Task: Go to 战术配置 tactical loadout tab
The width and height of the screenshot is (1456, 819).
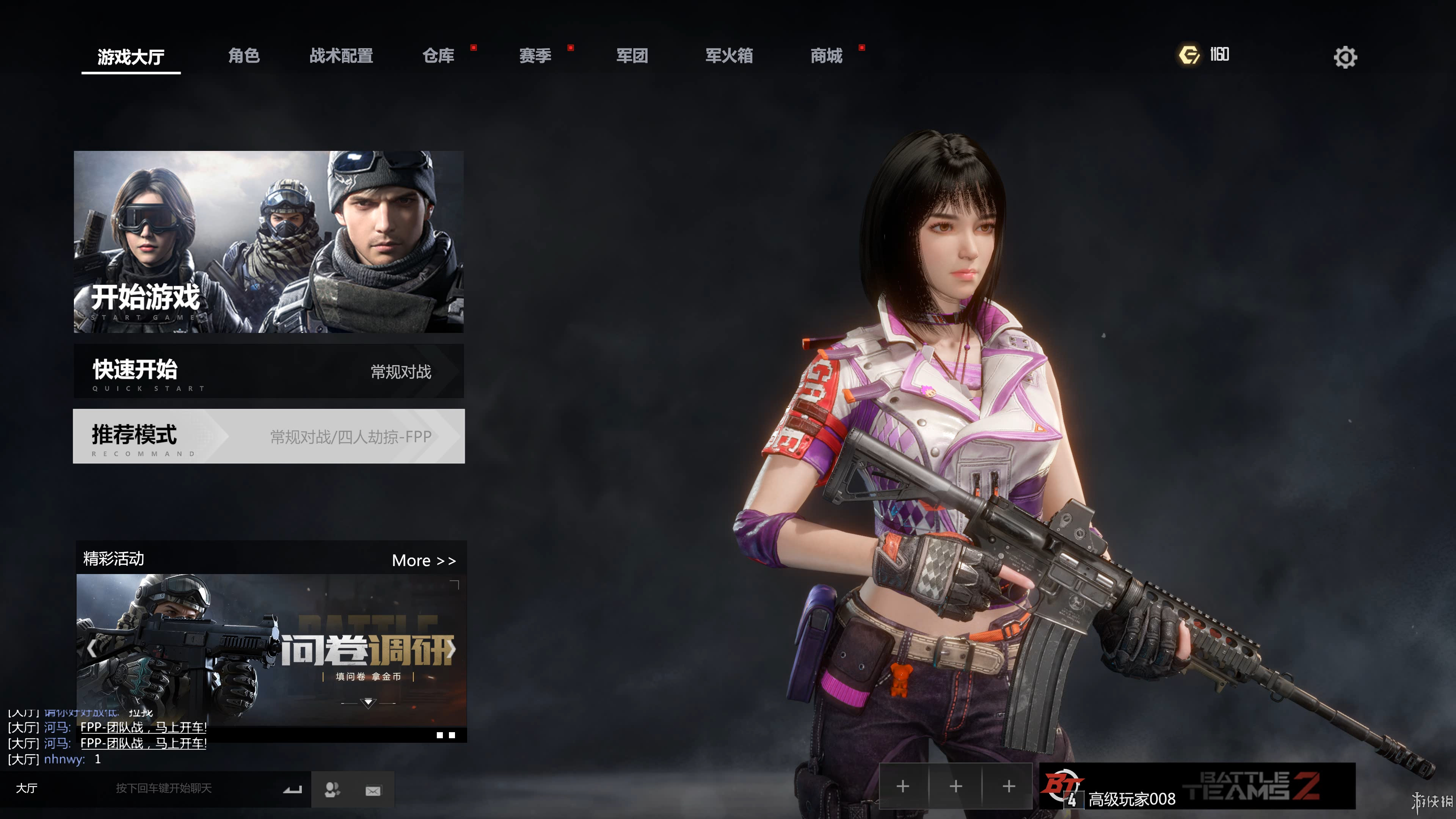Action: [x=341, y=55]
